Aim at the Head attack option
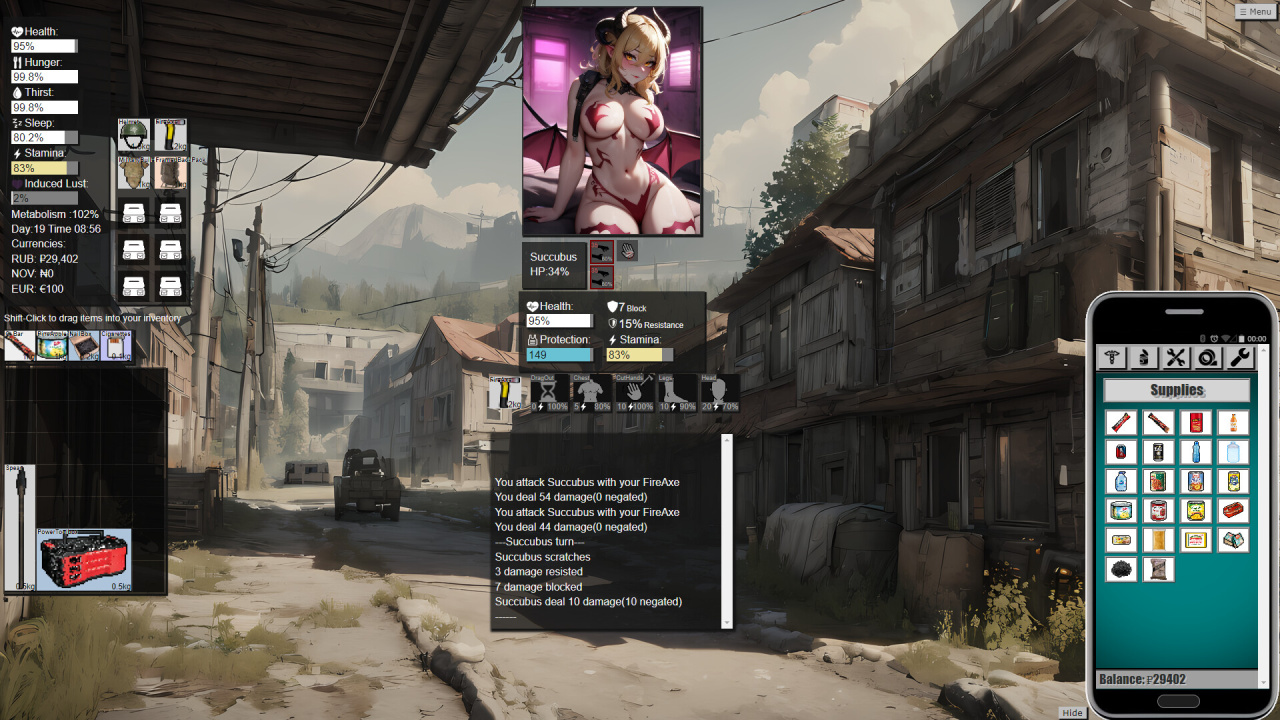This screenshot has width=1280, height=720. point(719,392)
